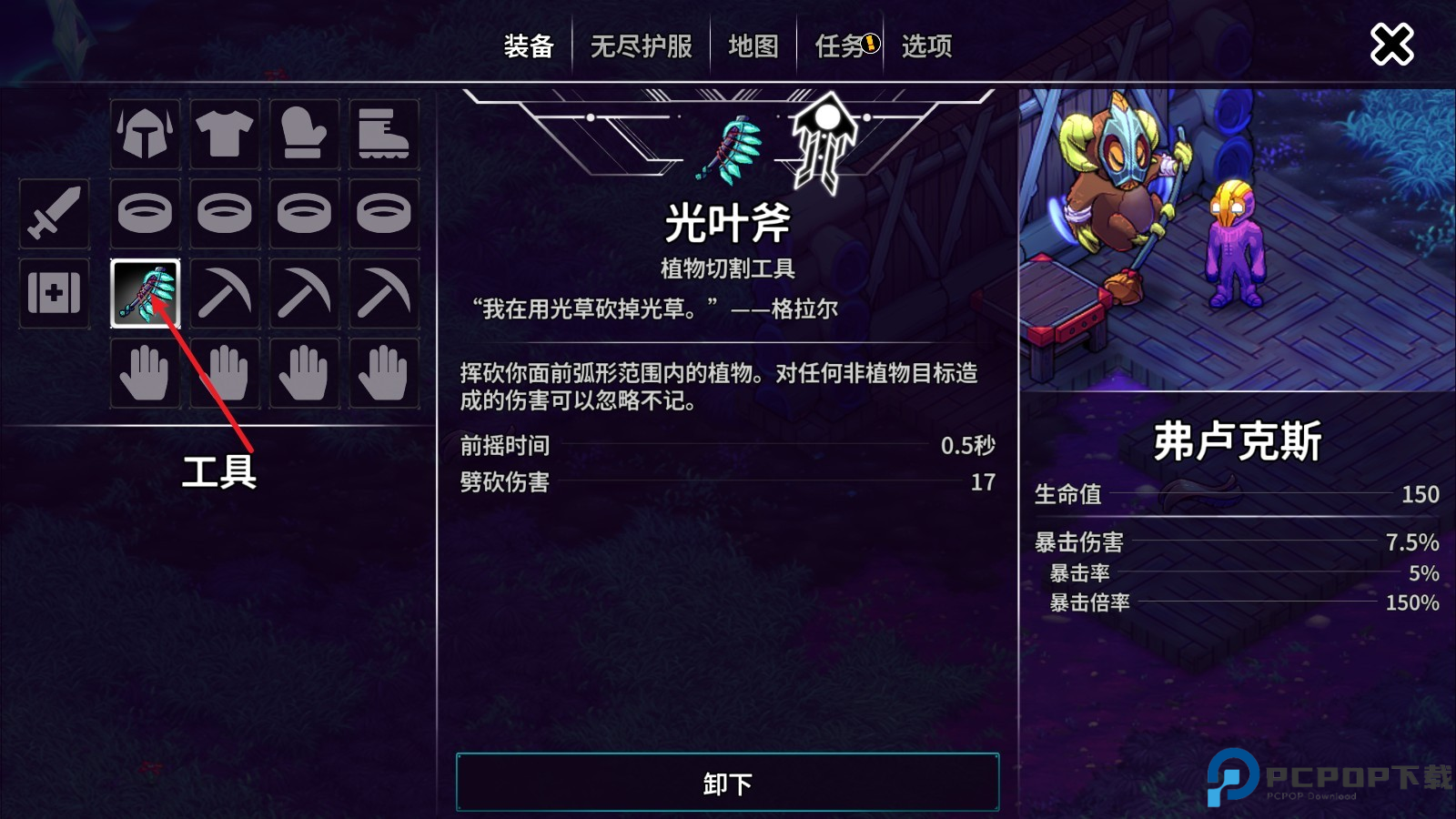Switch to the 地图 tab

[x=752, y=46]
